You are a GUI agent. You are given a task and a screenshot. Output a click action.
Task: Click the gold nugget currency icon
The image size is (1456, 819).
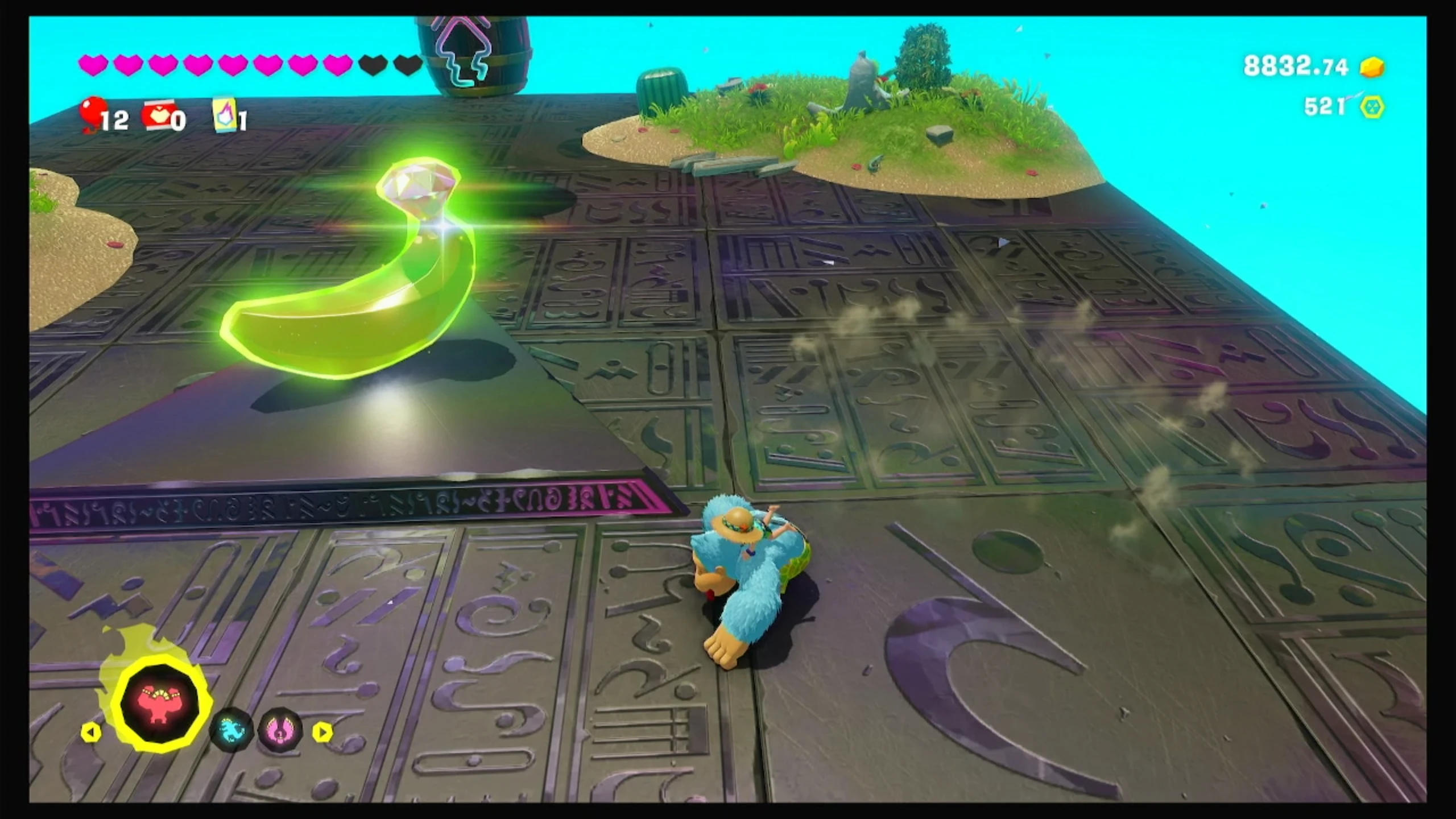[1372, 67]
